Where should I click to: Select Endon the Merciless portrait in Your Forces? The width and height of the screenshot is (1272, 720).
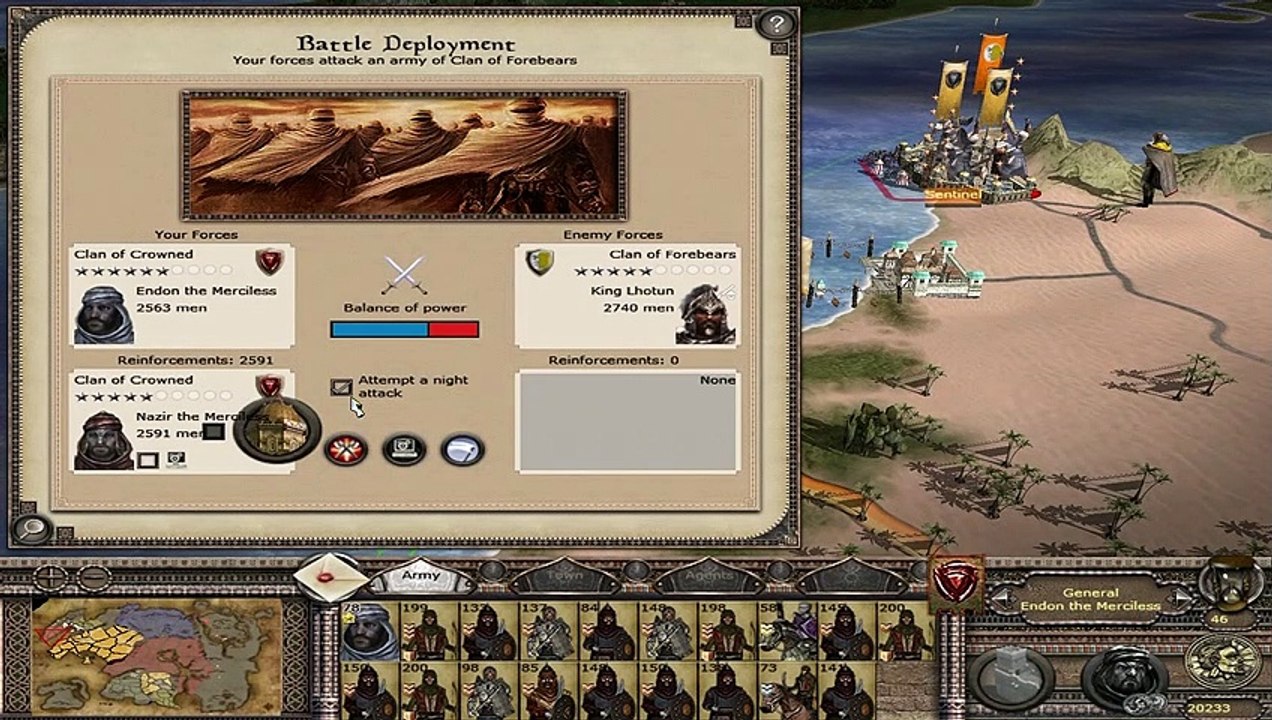point(104,314)
